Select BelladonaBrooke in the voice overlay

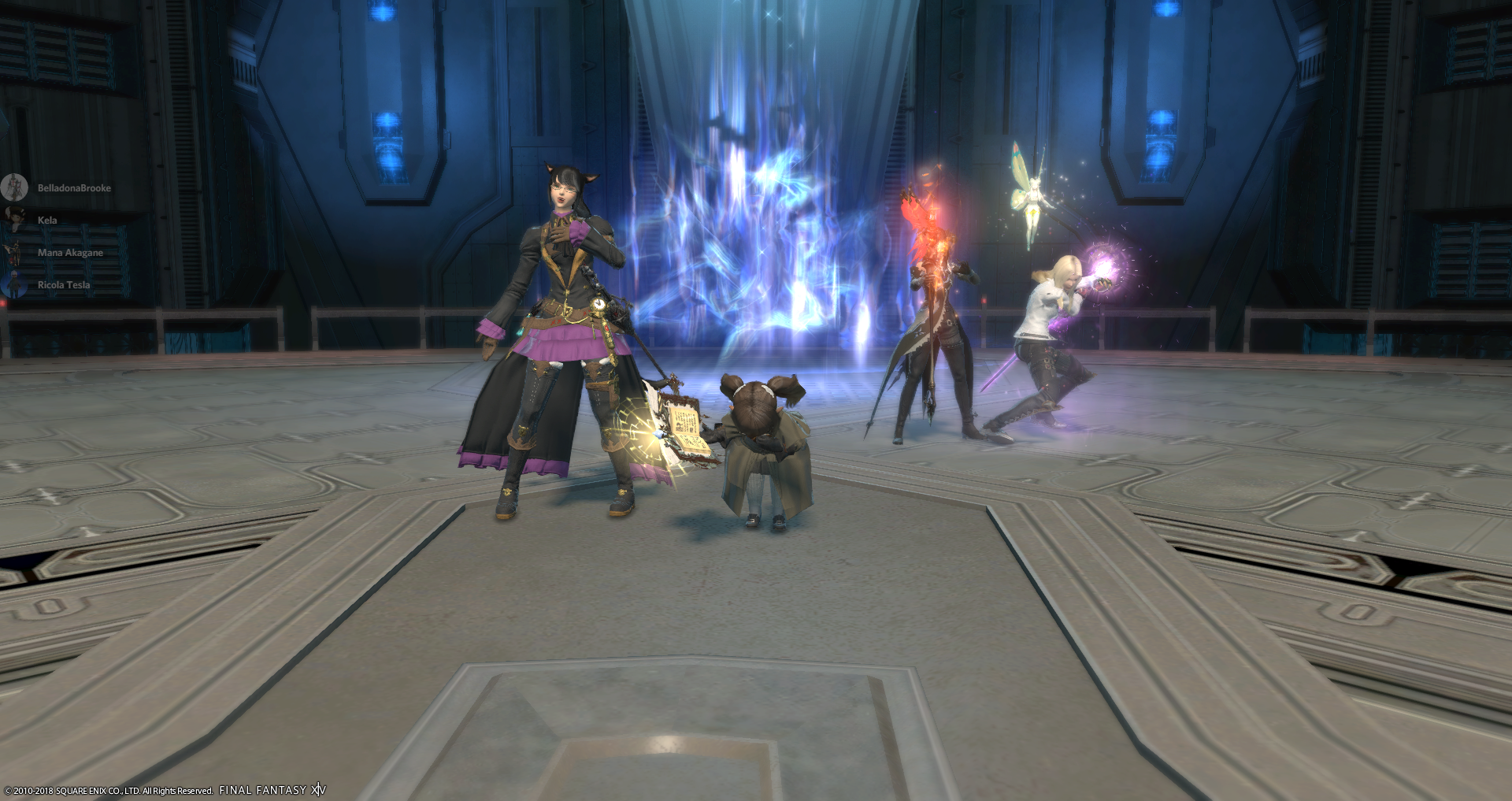tap(73, 188)
